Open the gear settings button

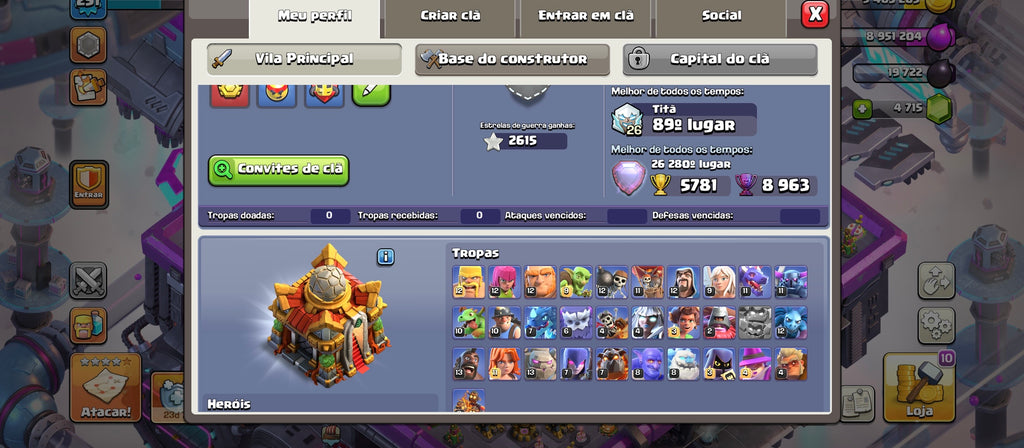click(936, 325)
